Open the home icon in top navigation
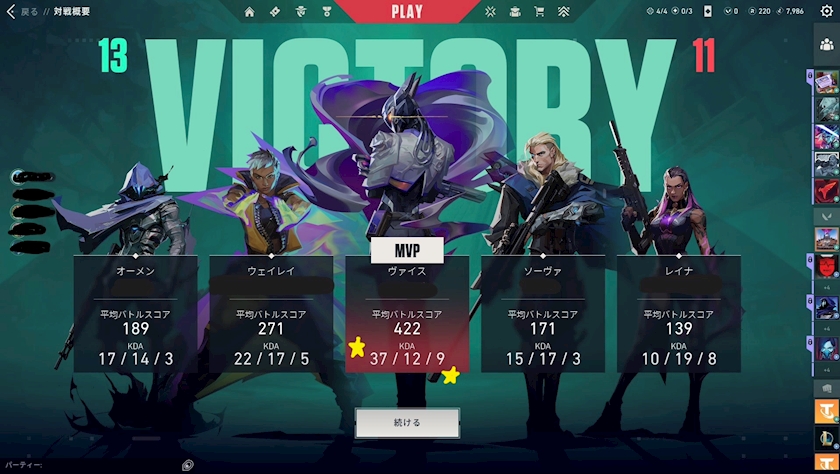This screenshot has height=474, width=840. [x=249, y=12]
